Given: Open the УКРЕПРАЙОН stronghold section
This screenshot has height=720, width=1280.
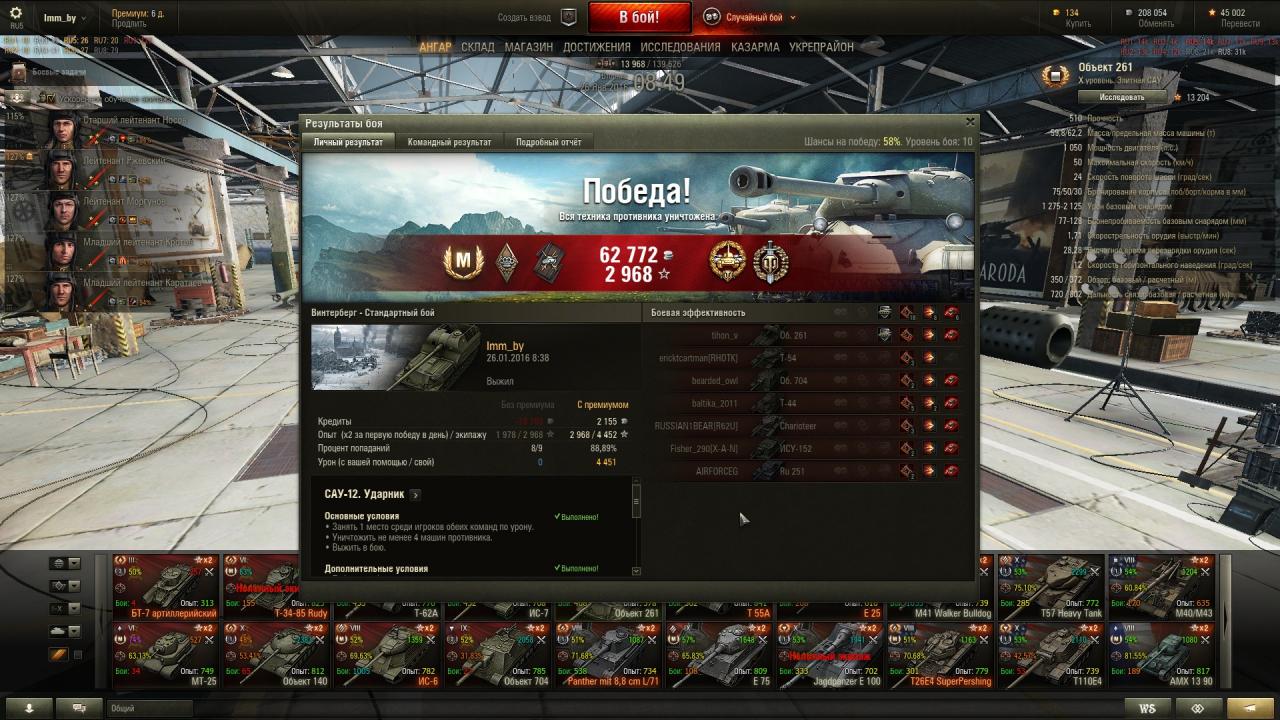Looking at the screenshot, I should 821,47.
